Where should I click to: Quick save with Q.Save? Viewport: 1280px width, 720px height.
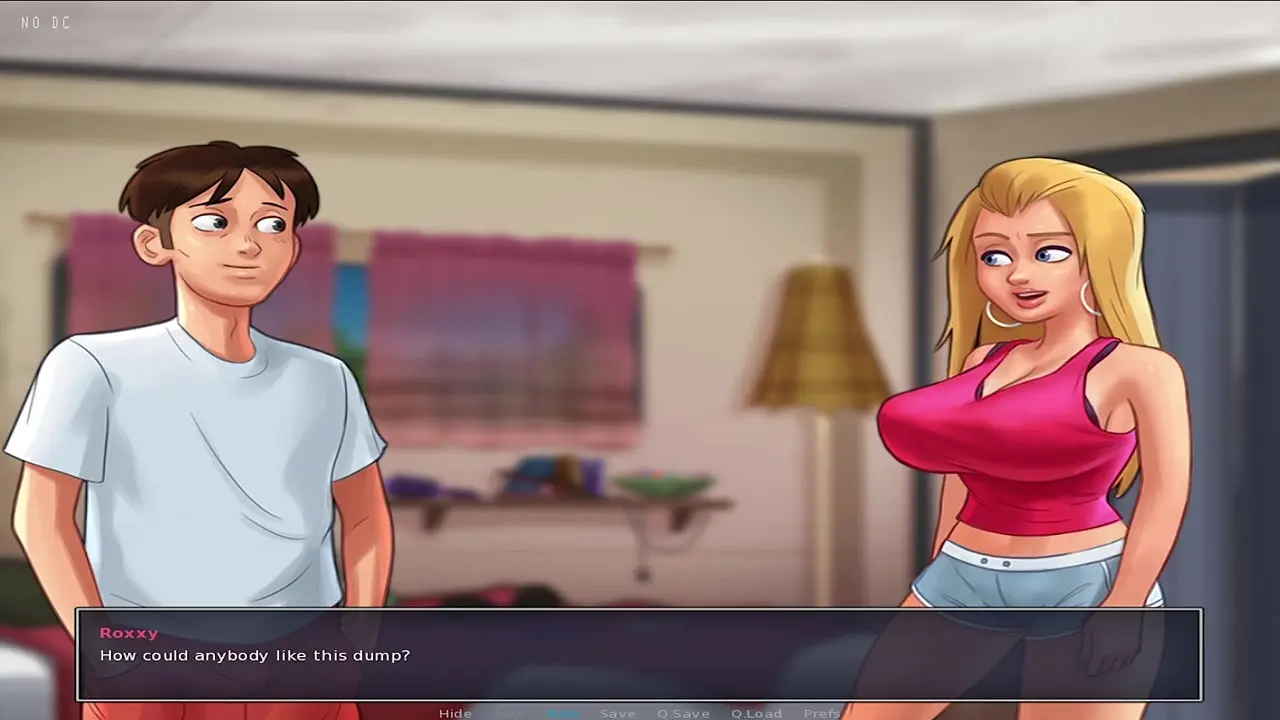click(x=683, y=713)
